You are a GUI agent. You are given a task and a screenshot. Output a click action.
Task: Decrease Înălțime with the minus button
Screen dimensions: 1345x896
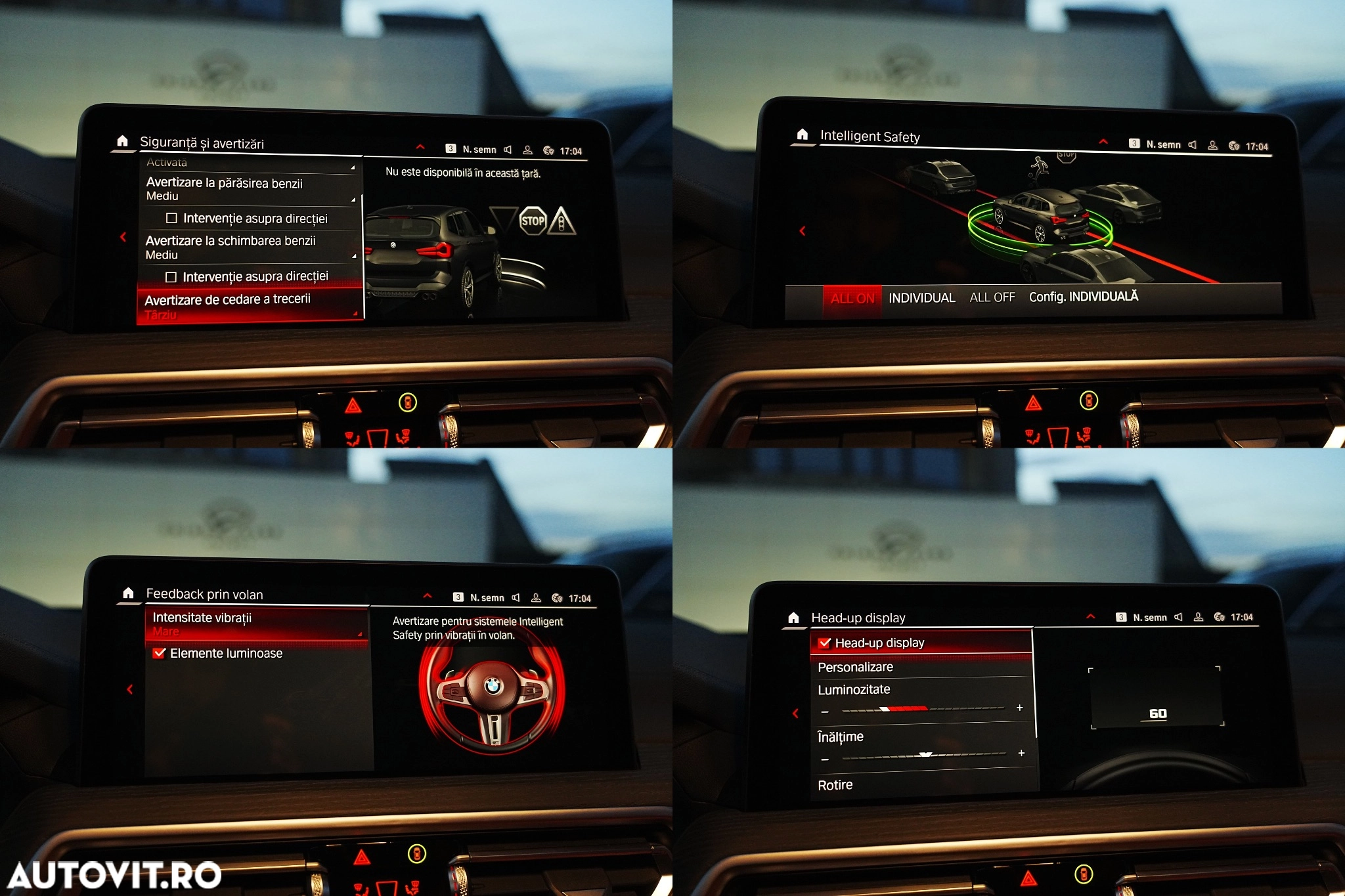[x=826, y=759]
